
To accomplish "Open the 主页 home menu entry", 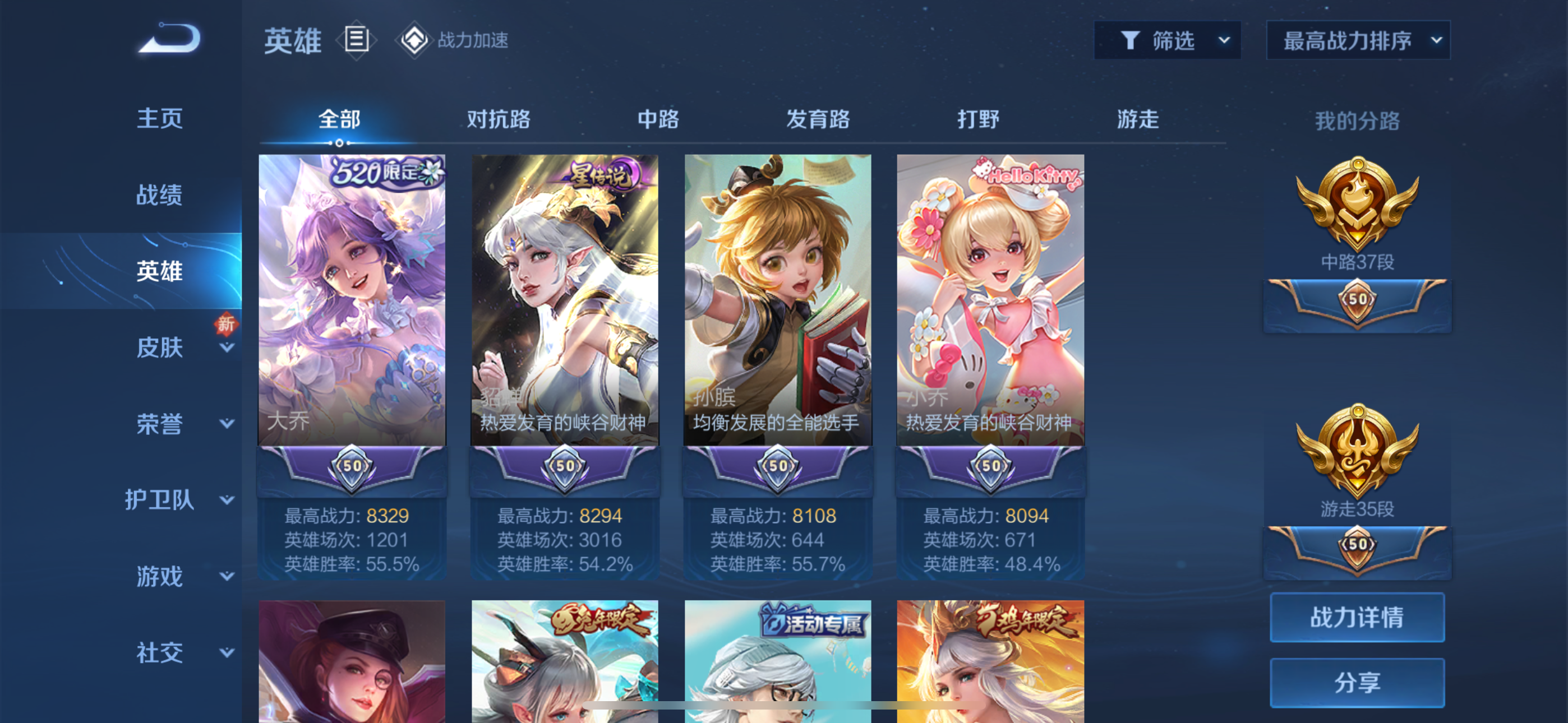I will (x=159, y=118).
